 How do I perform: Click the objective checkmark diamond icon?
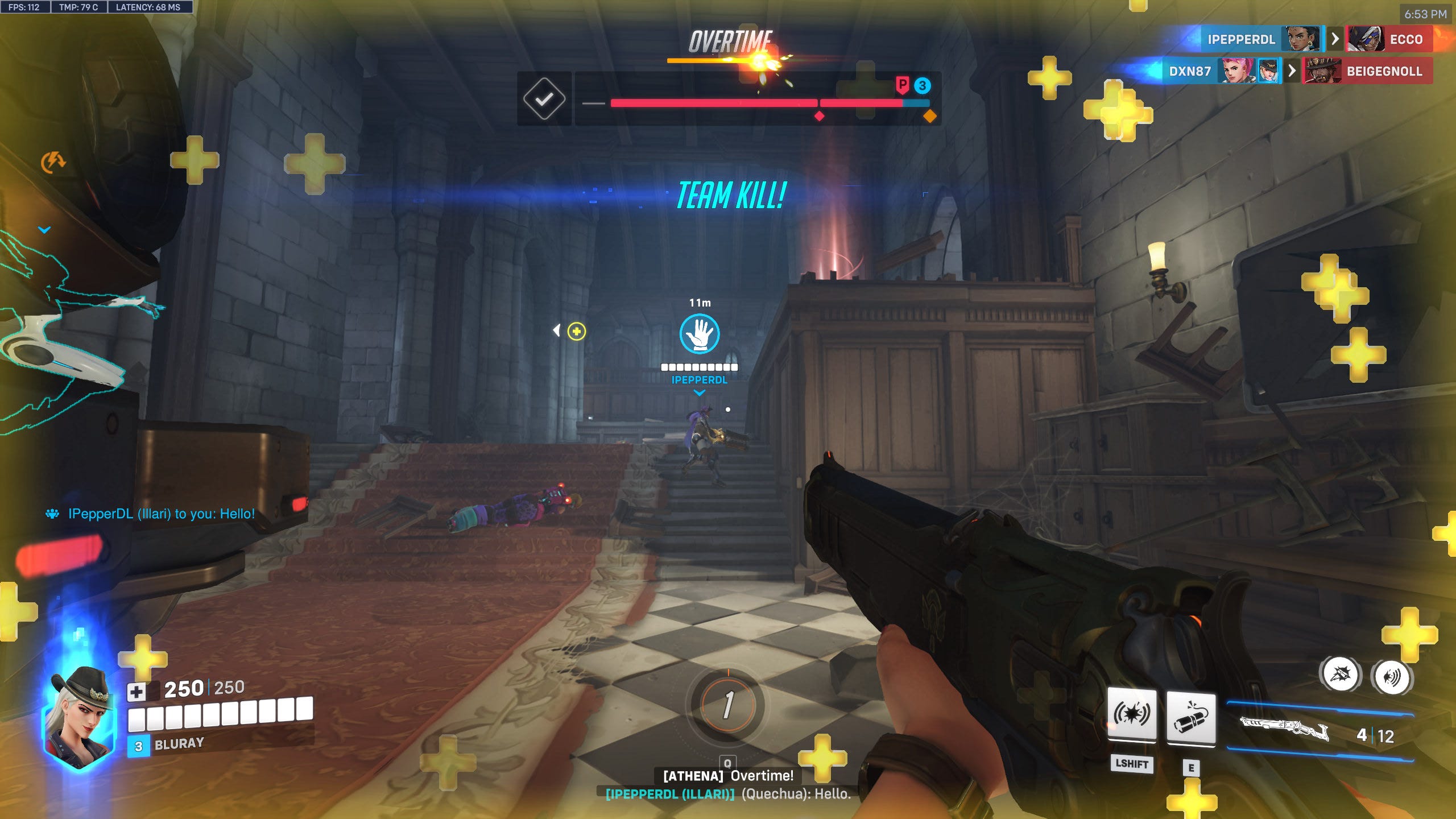(x=544, y=99)
